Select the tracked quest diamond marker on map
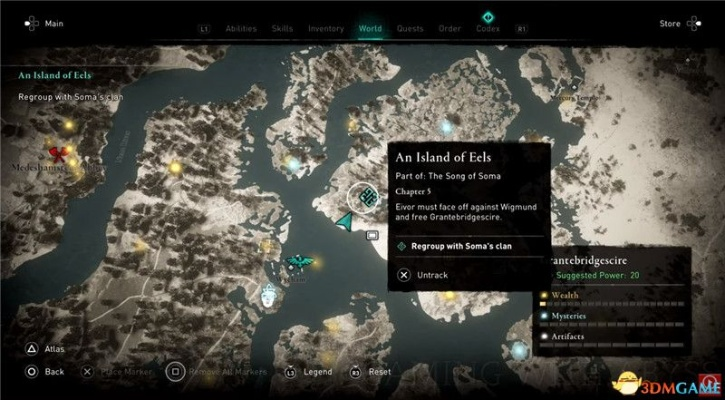Screen dimensions: 725x400 pyautogui.click(x=368, y=194)
